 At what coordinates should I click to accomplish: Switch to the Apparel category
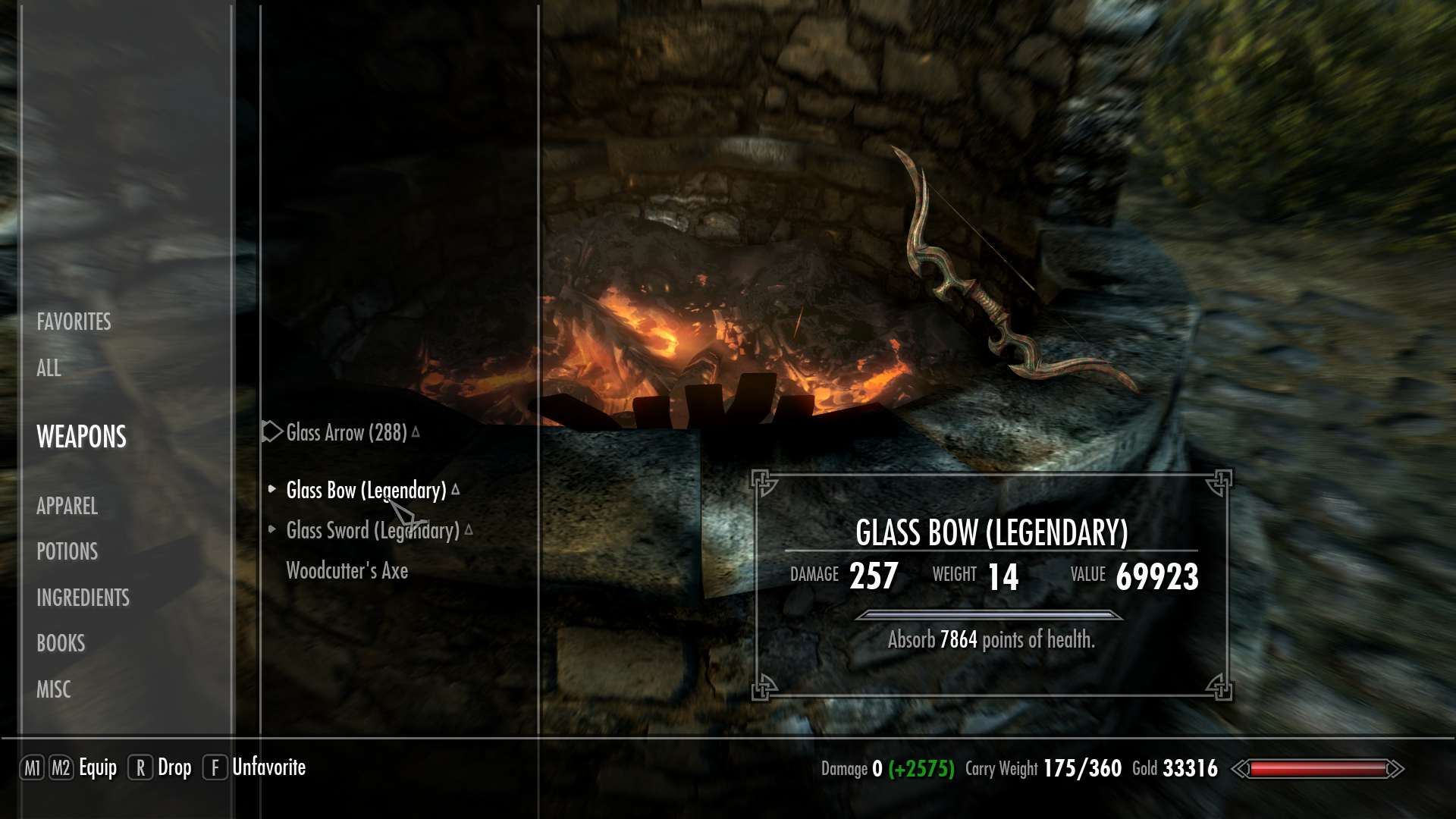point(67,506)
